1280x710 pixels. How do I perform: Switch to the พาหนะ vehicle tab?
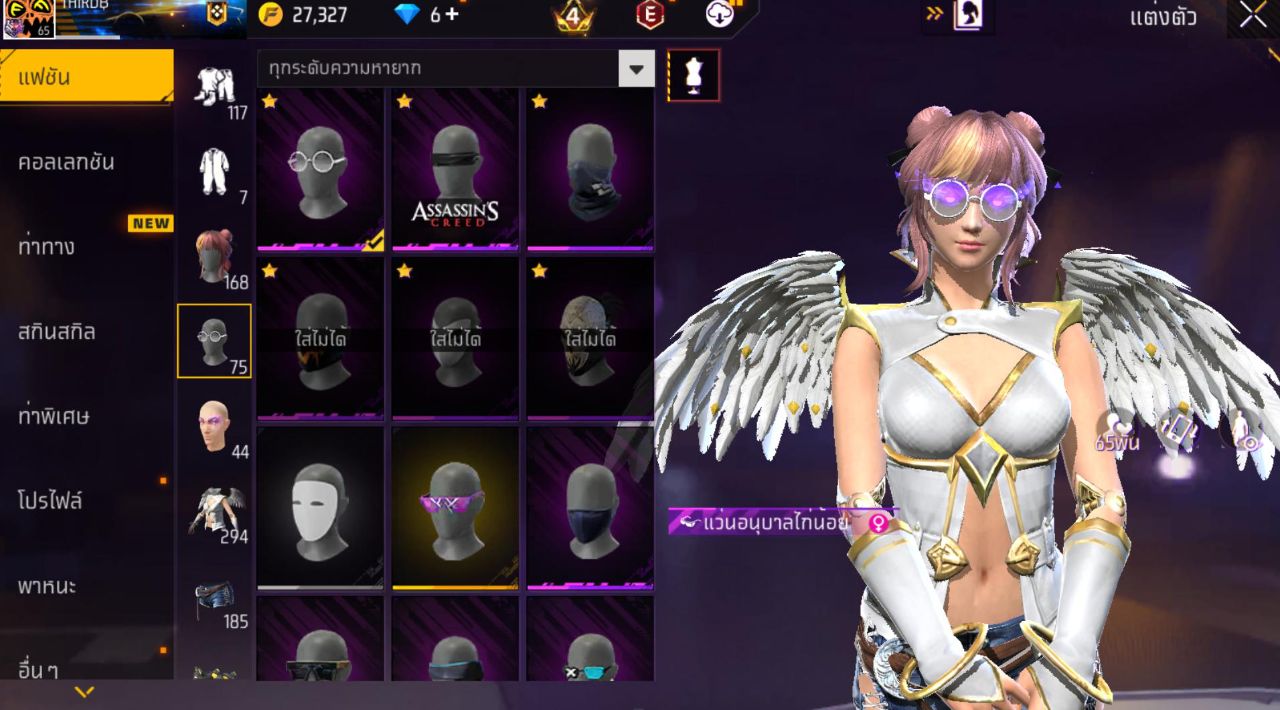click(47, 585)
